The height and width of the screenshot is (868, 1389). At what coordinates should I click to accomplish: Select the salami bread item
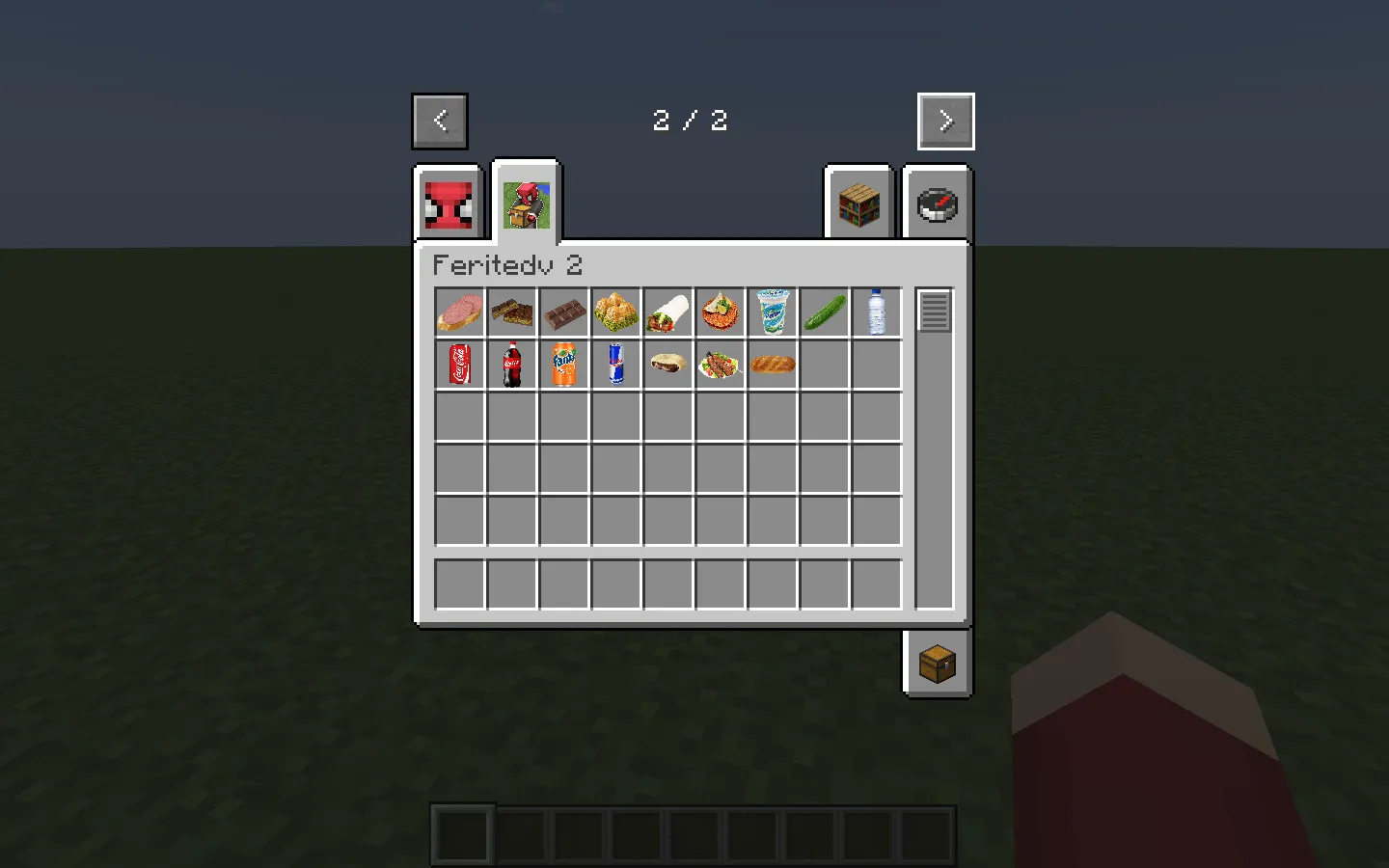[x=459, y=312]
